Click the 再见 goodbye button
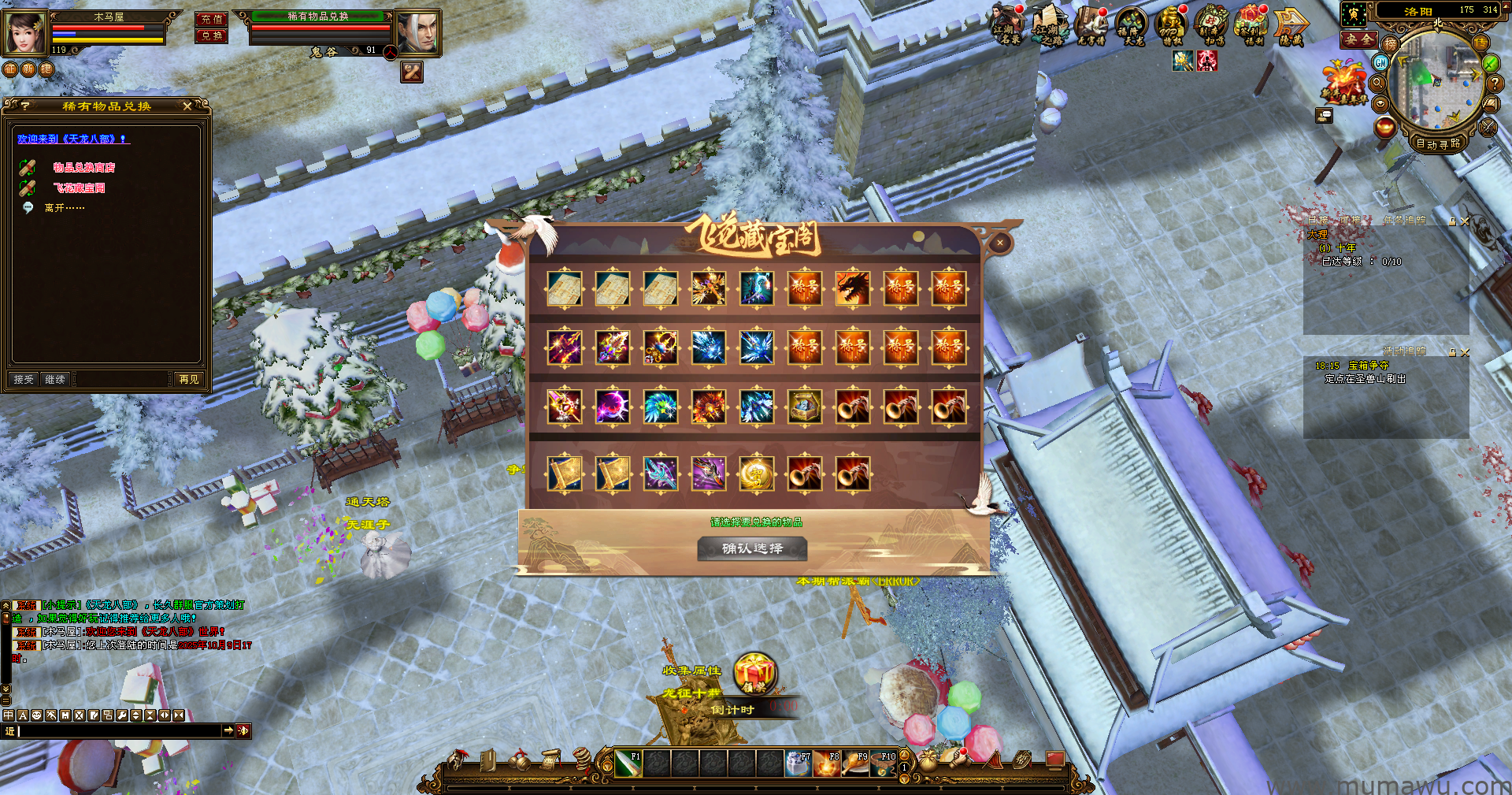Viewport: 1512px width, 795px height. pos(189,380)
